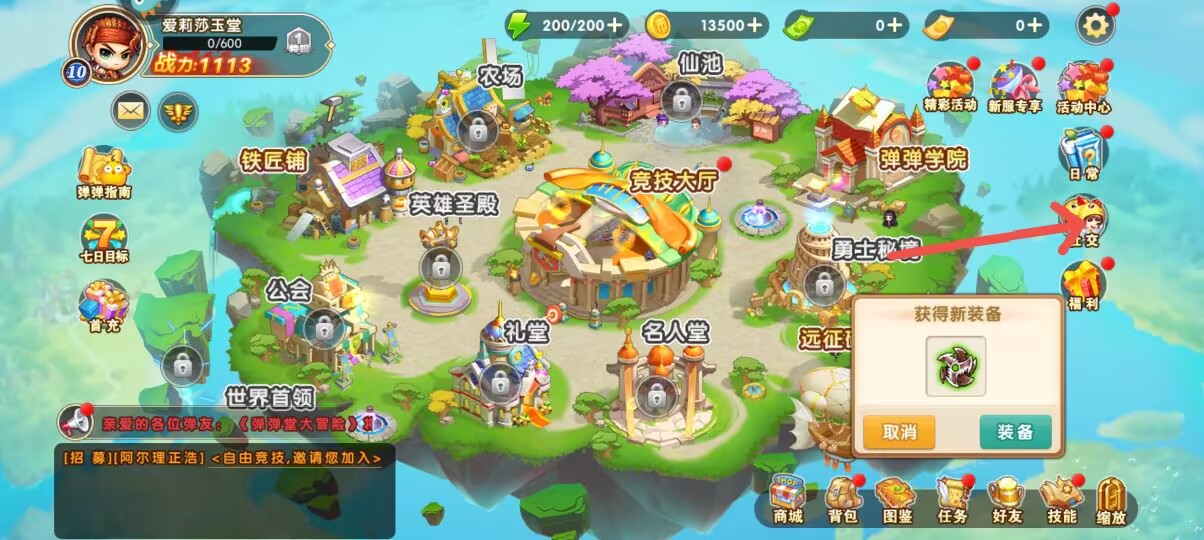The height and width of the screenshot is (540, 1204).
Task: Open the 日常 daily menu
Action: point(1083,154)
